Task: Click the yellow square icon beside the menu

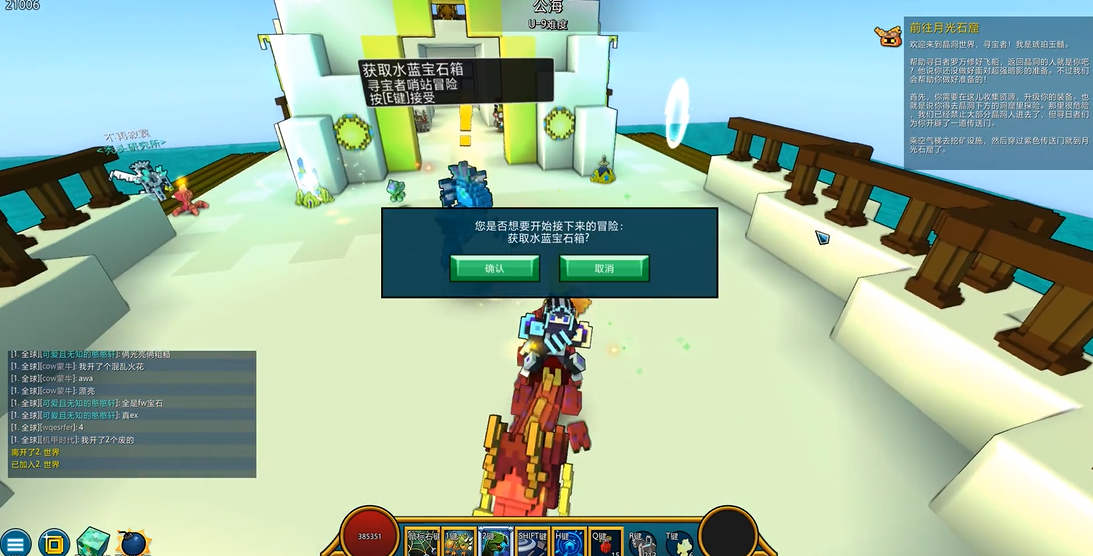Action: (54, 543)
